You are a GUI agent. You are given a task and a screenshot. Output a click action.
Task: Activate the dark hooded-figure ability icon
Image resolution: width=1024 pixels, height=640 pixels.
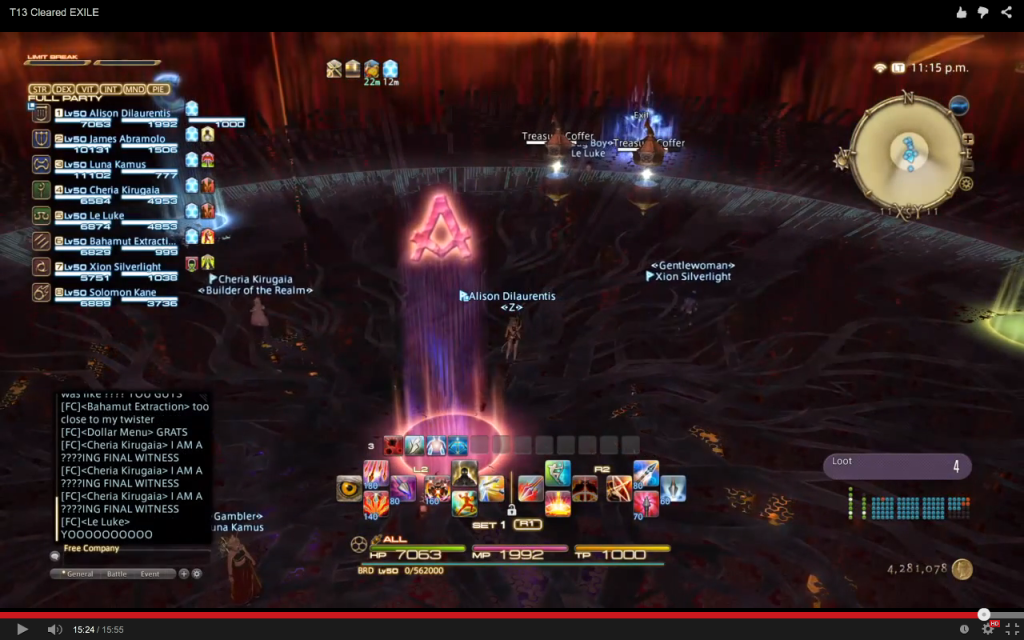pos(464,473)
